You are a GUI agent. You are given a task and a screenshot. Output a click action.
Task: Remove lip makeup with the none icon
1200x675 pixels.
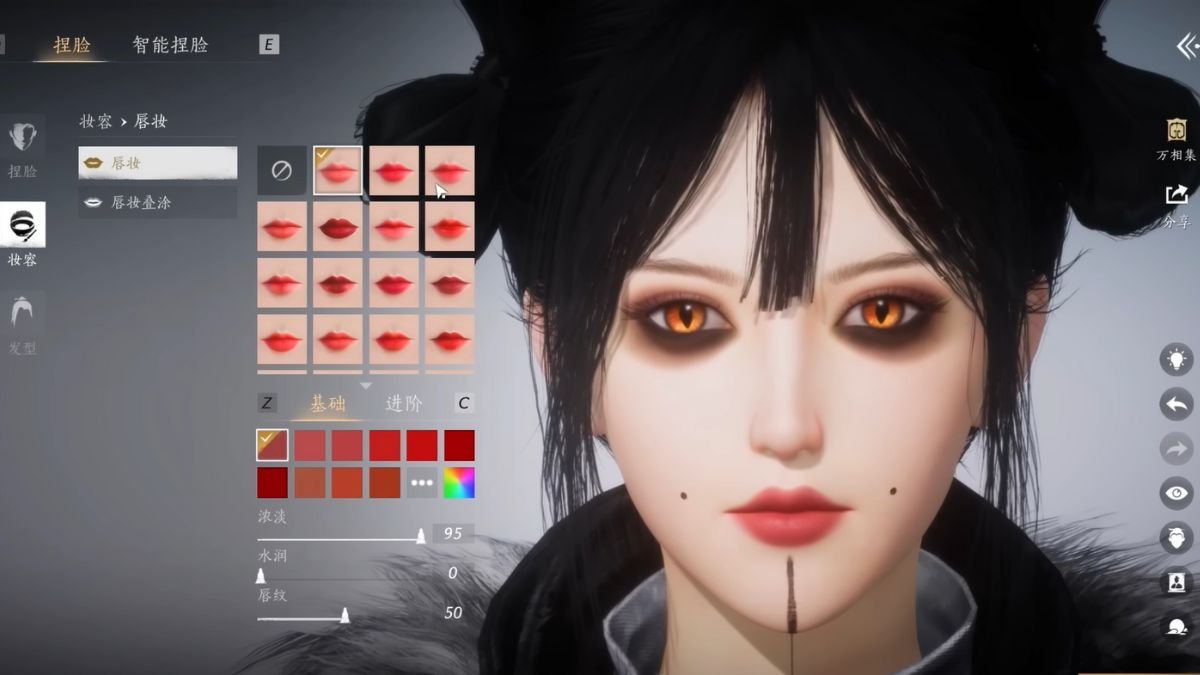281,170
